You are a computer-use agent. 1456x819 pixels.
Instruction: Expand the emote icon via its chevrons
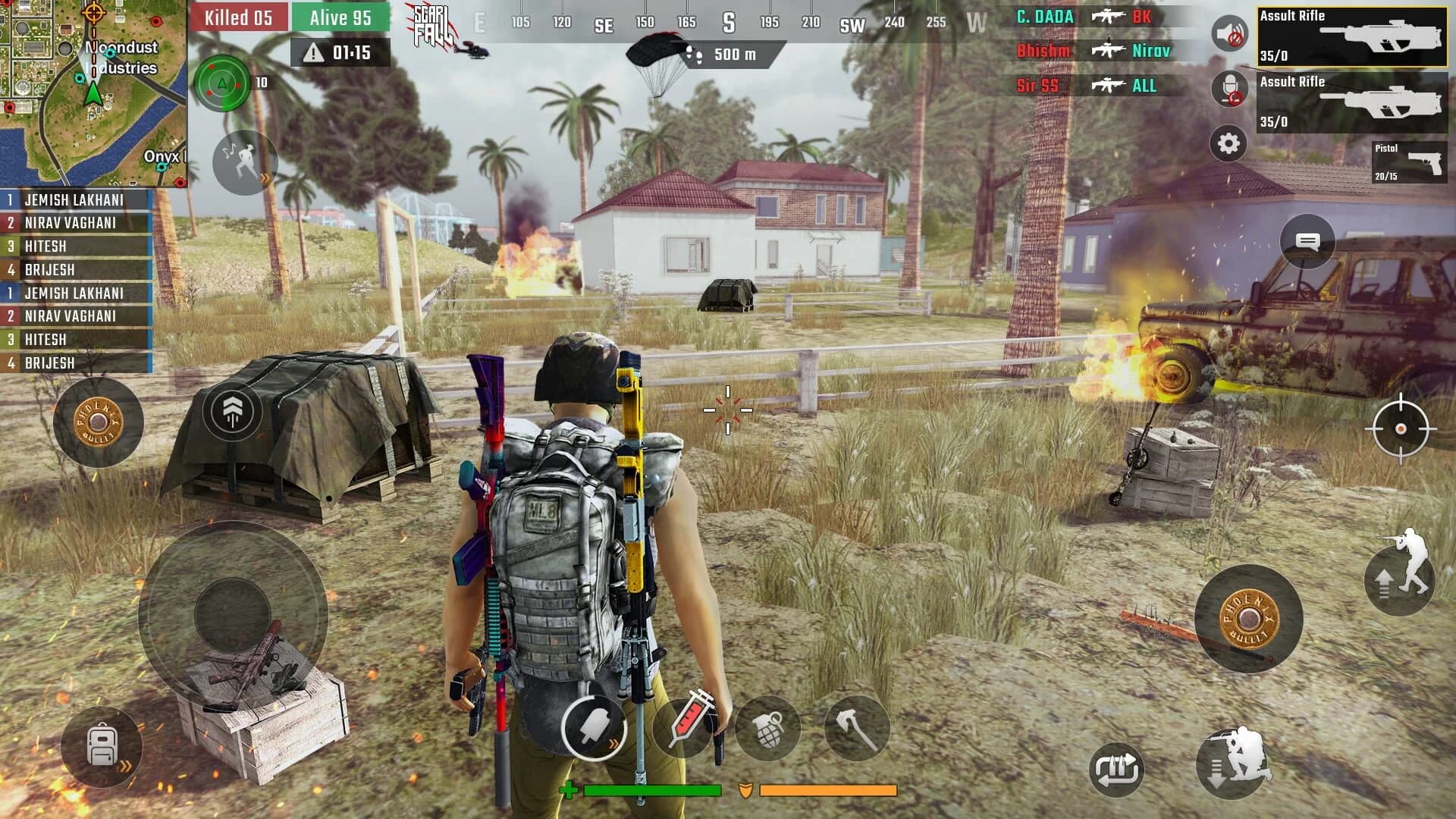tap(265, 180)
